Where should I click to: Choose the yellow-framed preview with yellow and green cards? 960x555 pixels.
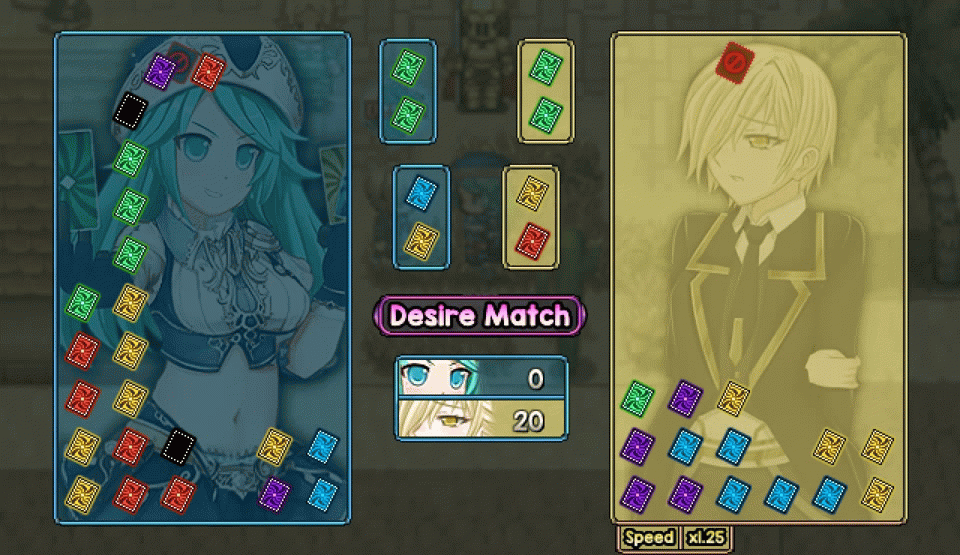(x=546, y=90)
